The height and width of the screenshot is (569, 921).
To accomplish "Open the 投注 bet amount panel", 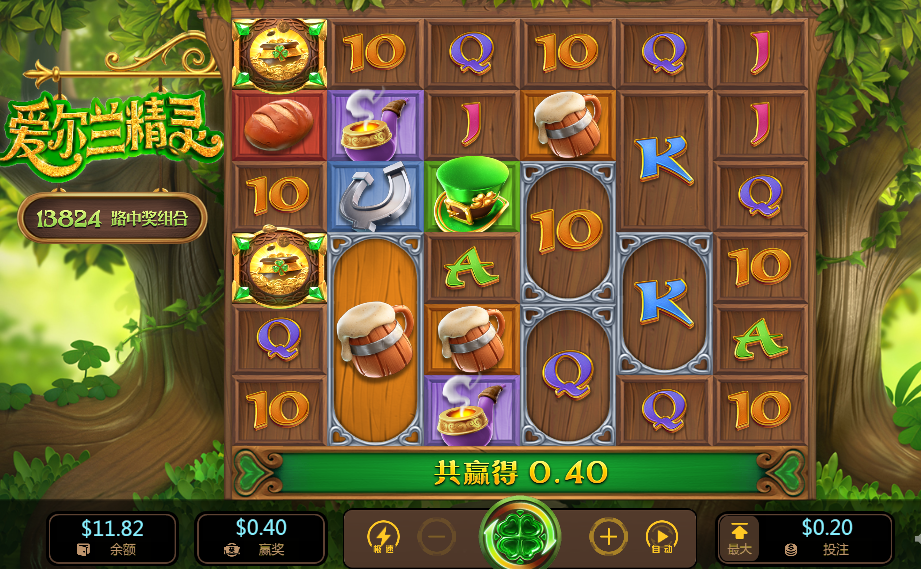I will (x=825, y=538).
